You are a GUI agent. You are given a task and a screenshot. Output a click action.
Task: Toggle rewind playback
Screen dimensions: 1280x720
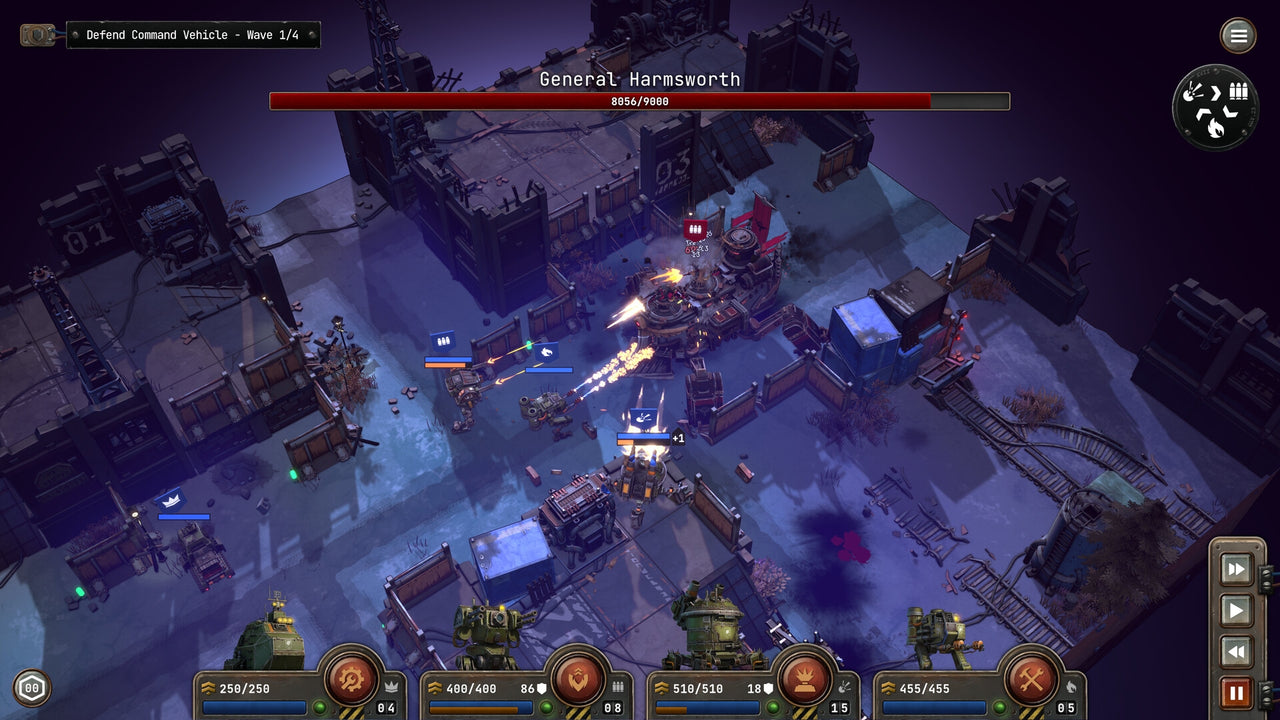click(1236, 649)
